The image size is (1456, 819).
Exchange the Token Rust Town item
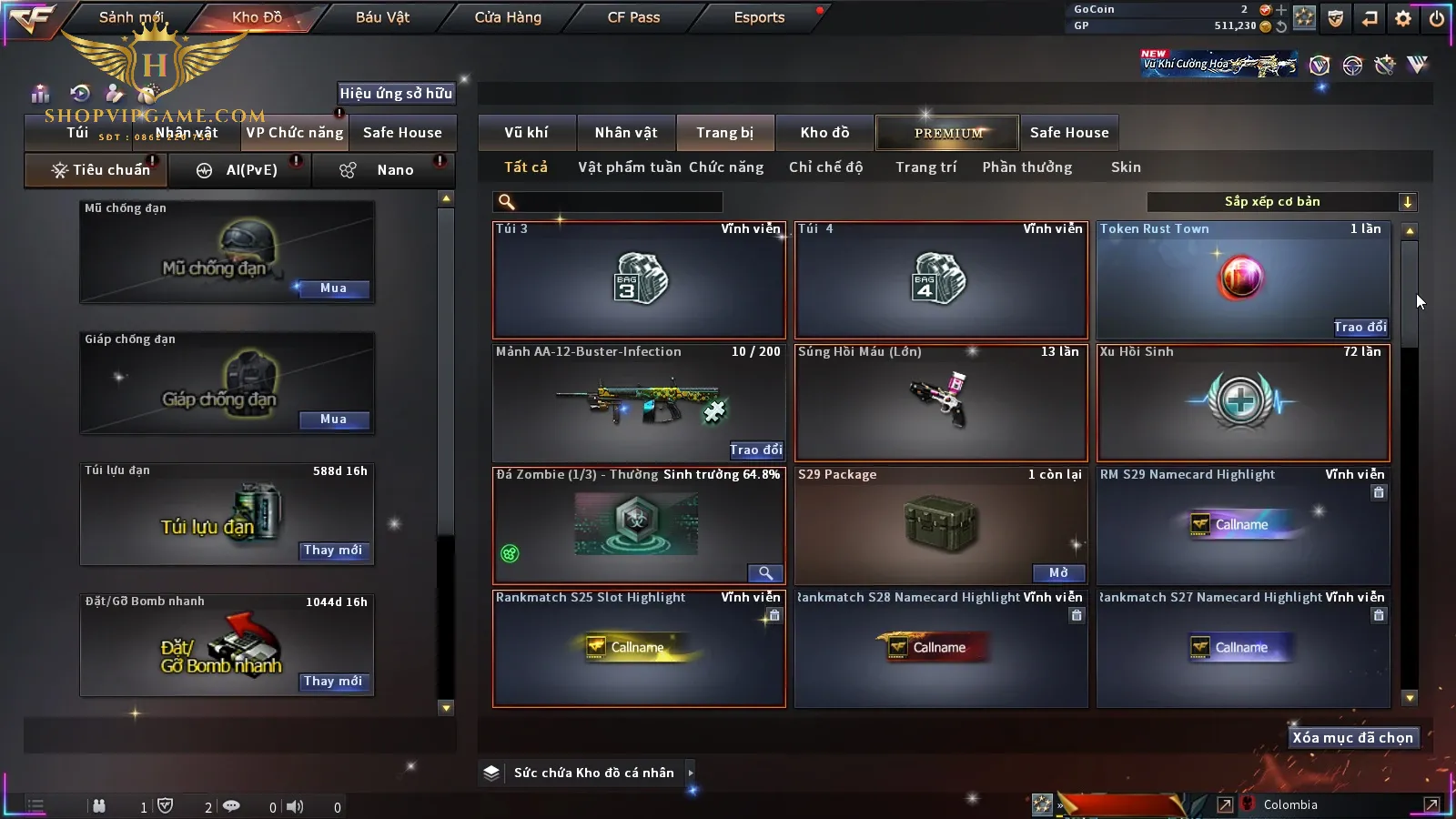pos(1360,327)
